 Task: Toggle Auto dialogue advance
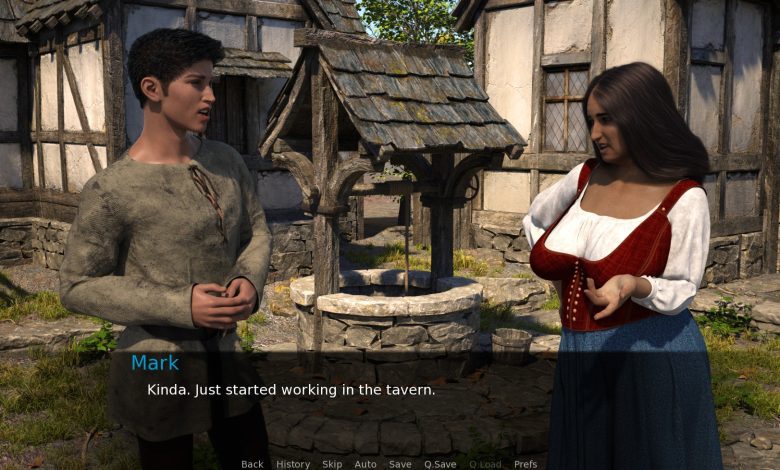[x=365, y=464]
